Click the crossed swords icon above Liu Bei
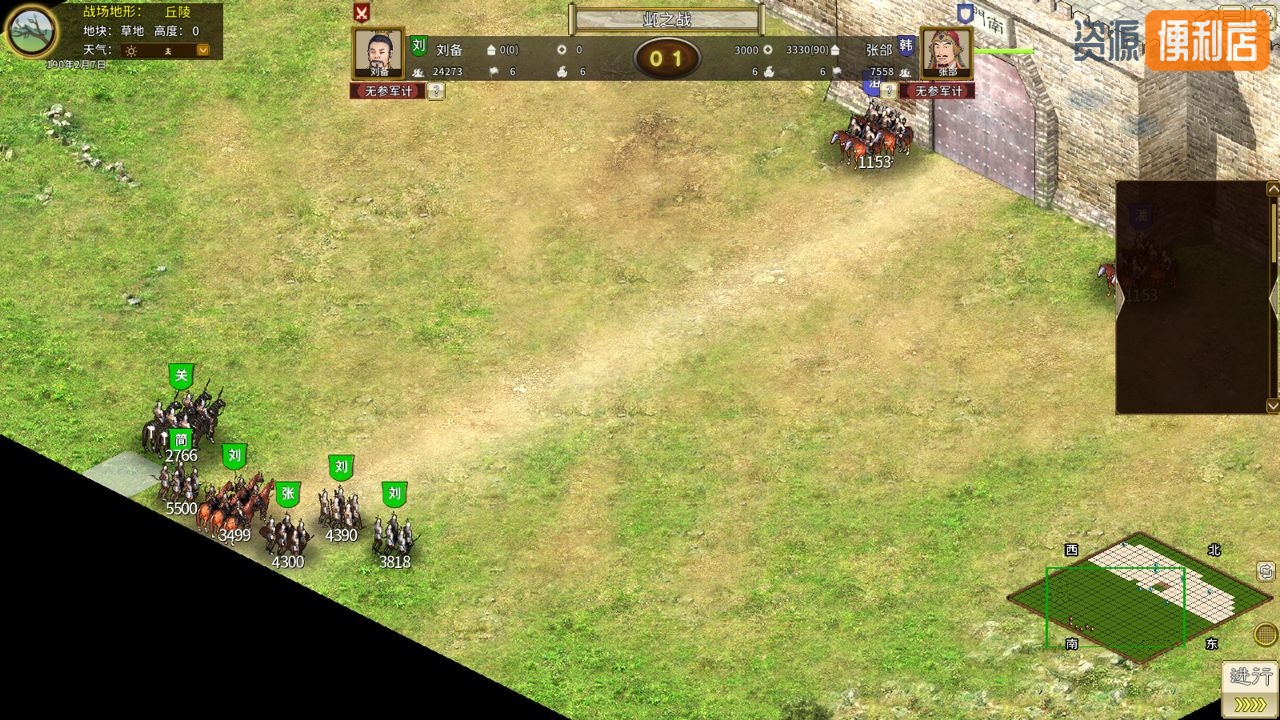1280x720 pixels. point(362,12)
